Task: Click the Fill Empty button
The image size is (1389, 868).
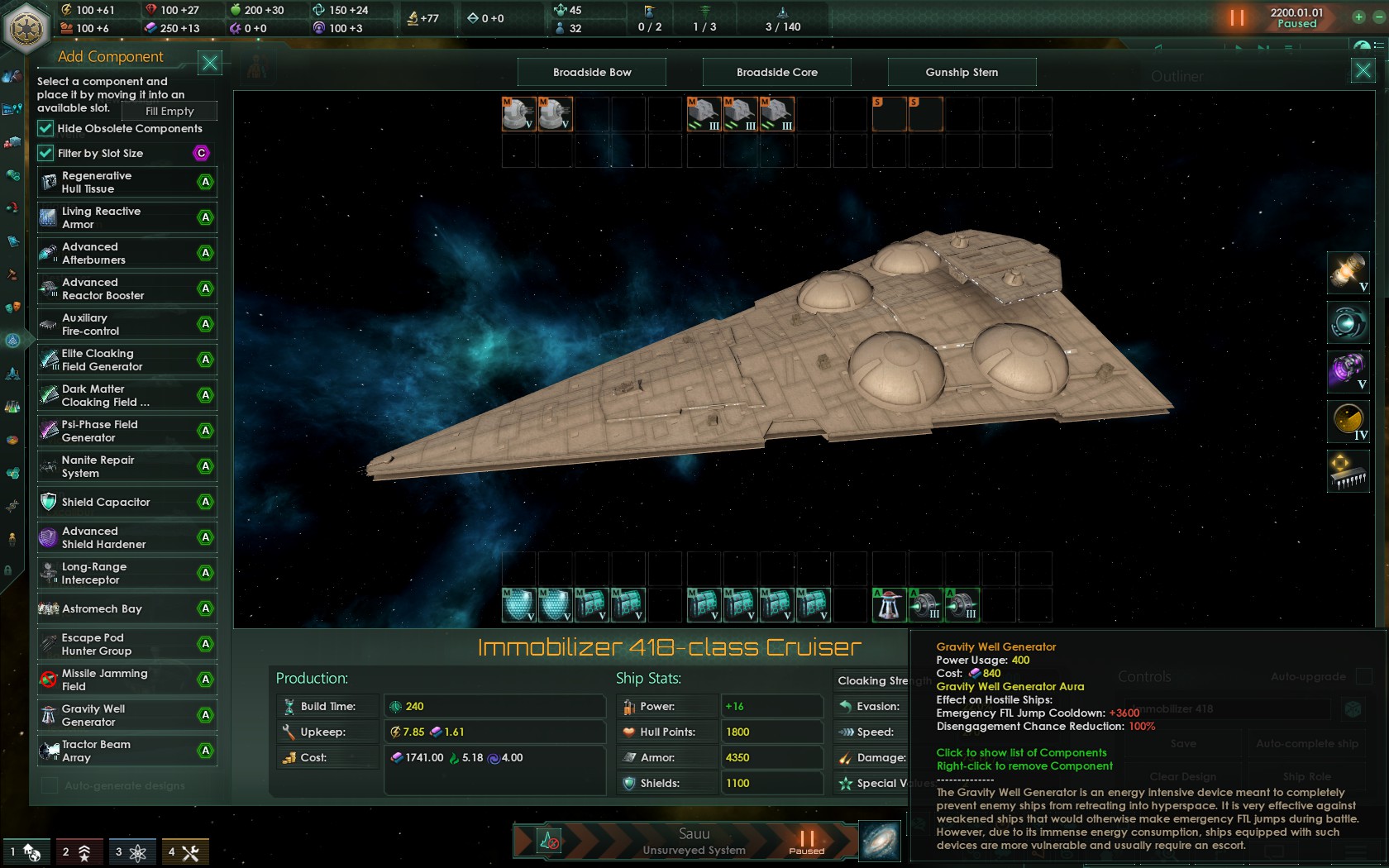Action: click(169, 111)
